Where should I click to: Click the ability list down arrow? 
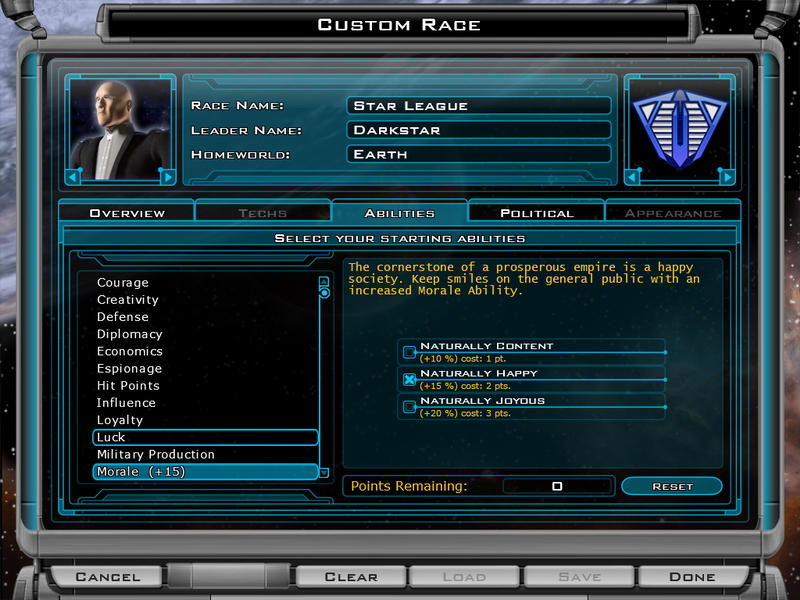(x=324, y=472)
